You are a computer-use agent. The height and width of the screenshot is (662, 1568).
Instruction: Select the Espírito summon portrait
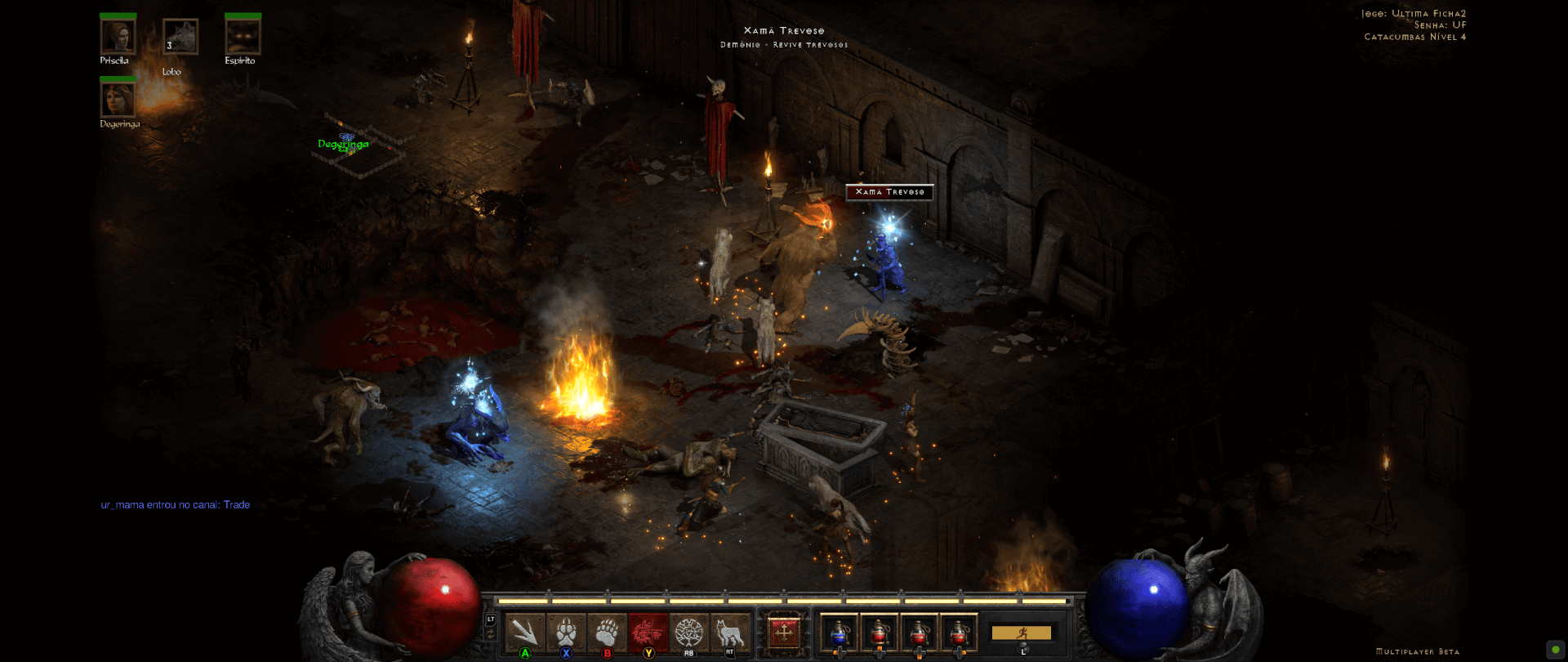click(x=243, y=37)
